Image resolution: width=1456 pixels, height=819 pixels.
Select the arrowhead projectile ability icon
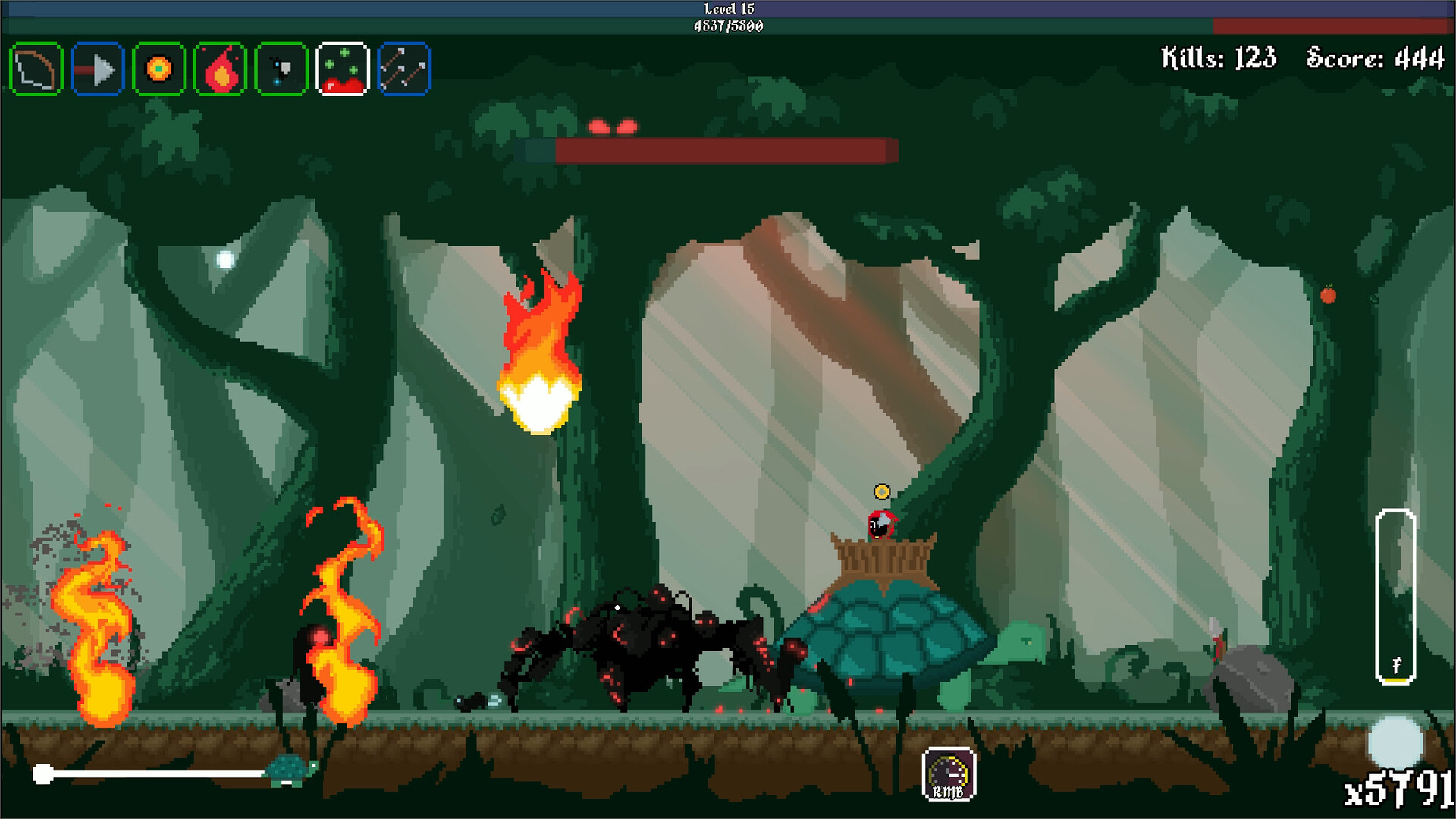click(97, 70)
